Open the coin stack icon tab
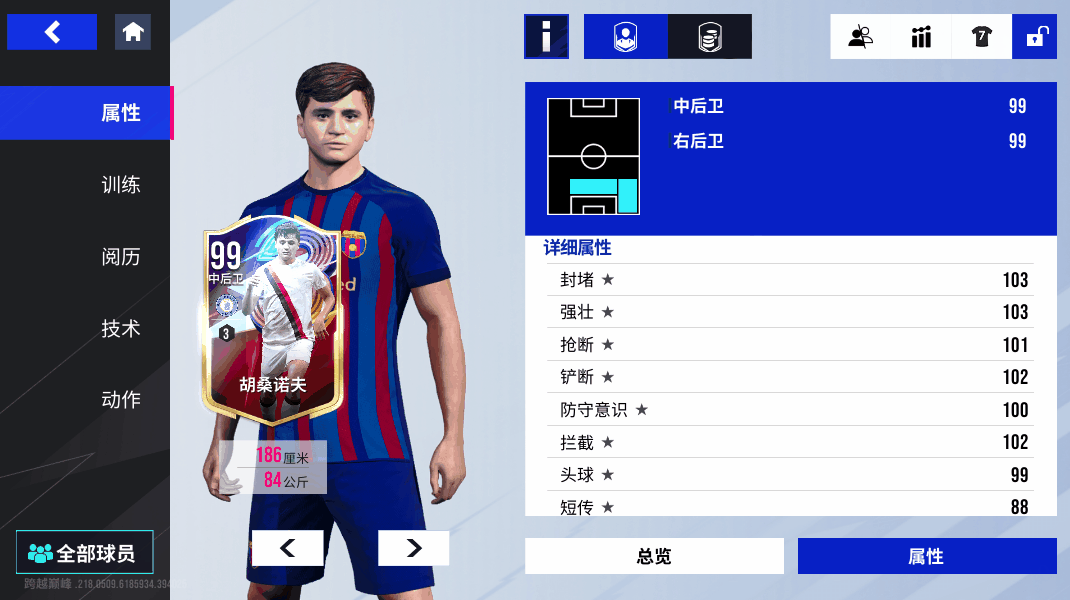The width and height of the screenshot is (1070, 600). pyautogui.click(x=709, y=37)
